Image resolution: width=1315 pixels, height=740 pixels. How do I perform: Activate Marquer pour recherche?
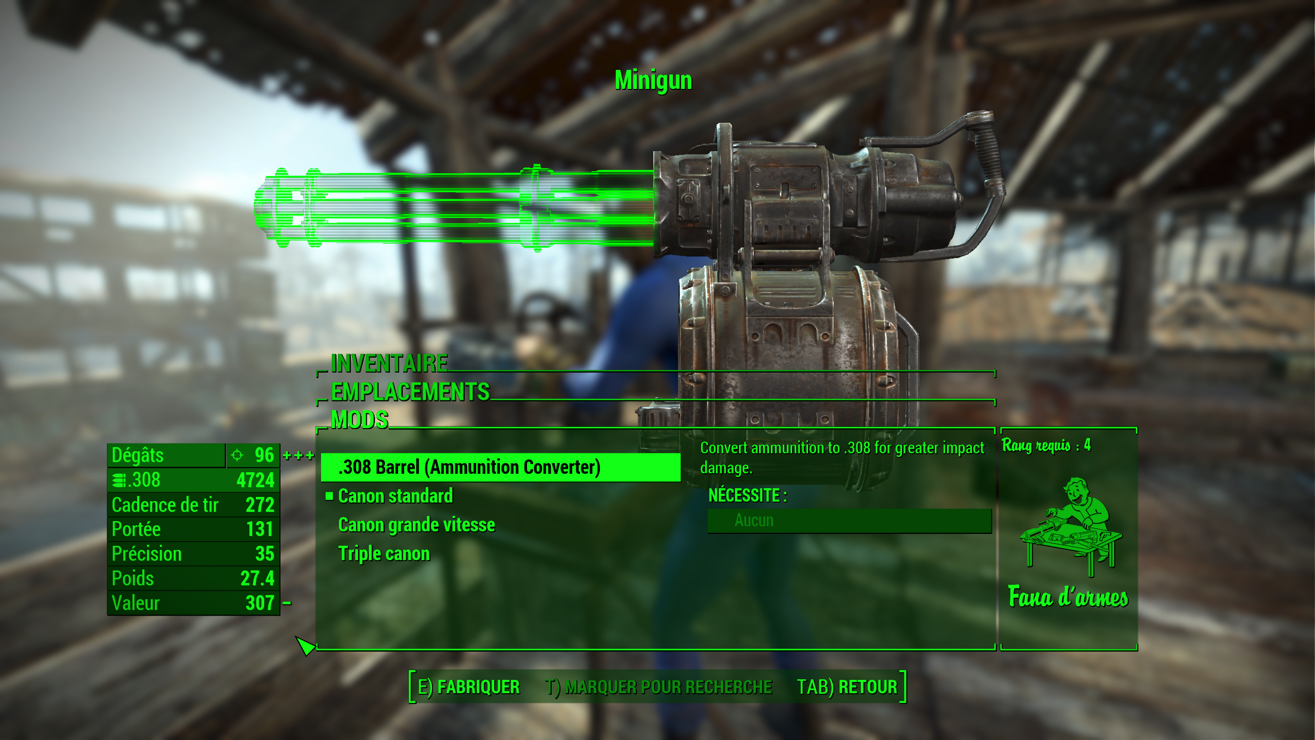[x=659, y=687]
